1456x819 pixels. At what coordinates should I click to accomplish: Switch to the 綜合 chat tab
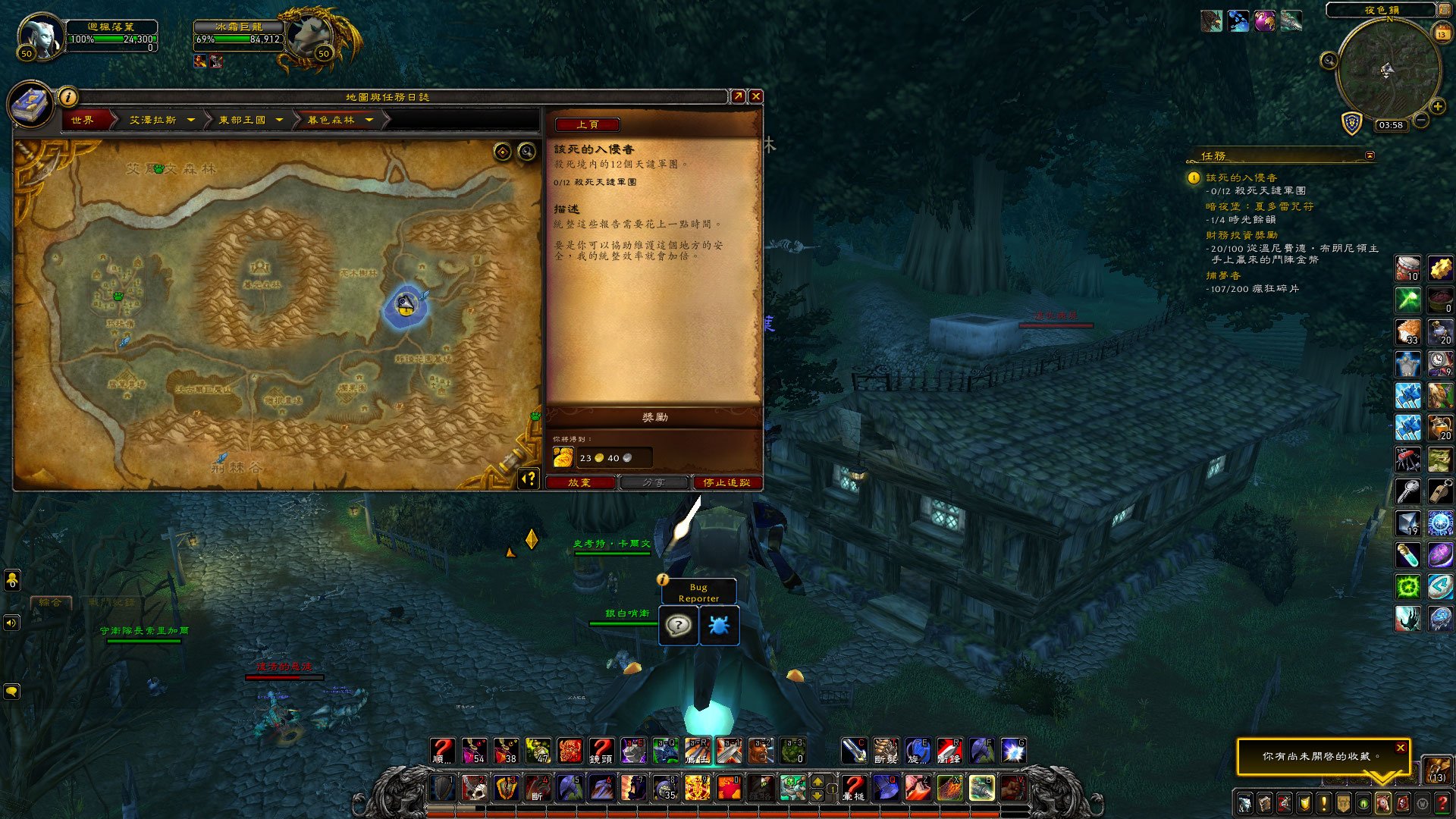click(51, 602)
